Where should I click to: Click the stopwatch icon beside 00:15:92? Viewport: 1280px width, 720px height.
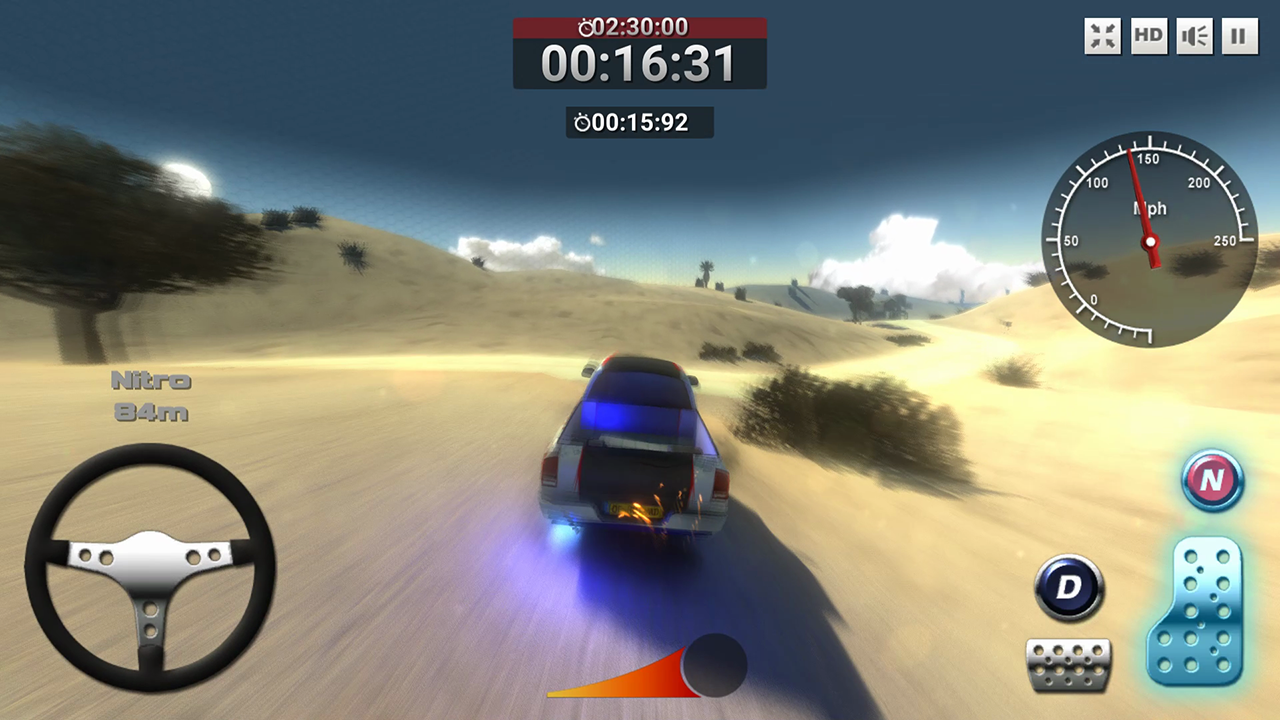(582, 122)
